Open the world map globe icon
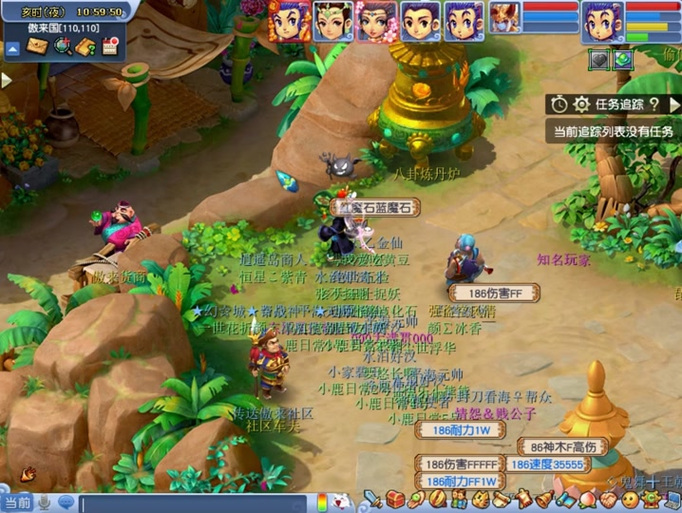The image size is (682, 513). 62,46
